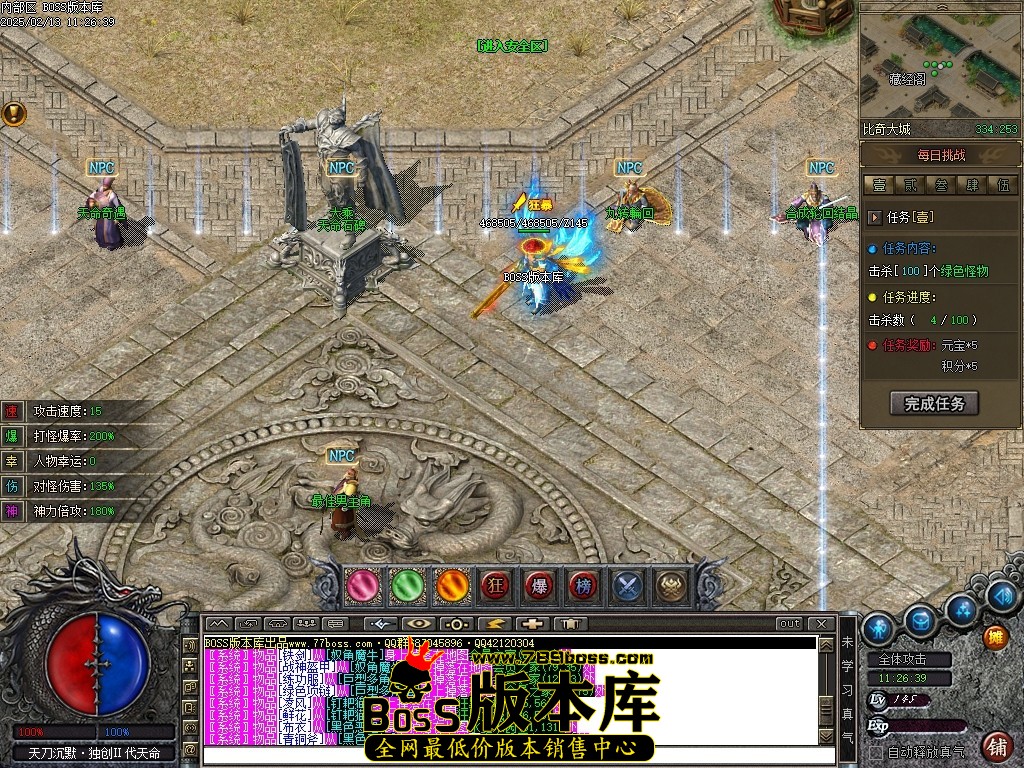The width and height of the screenshot is (1024, 768).
Task: Open the character panel icon
Action: (878, 627)
